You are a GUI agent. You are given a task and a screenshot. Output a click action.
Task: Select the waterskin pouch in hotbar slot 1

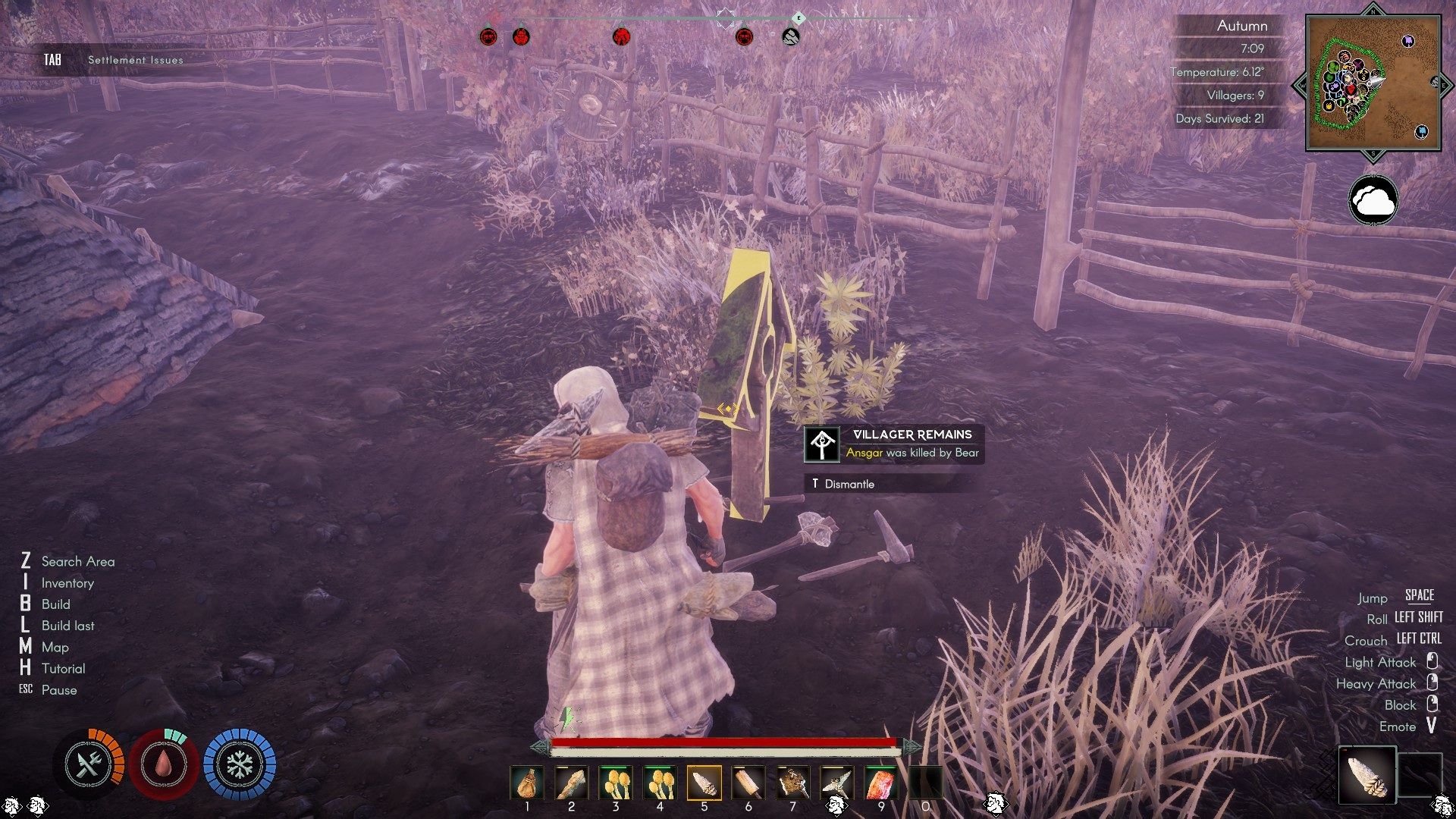click(527, 782)
